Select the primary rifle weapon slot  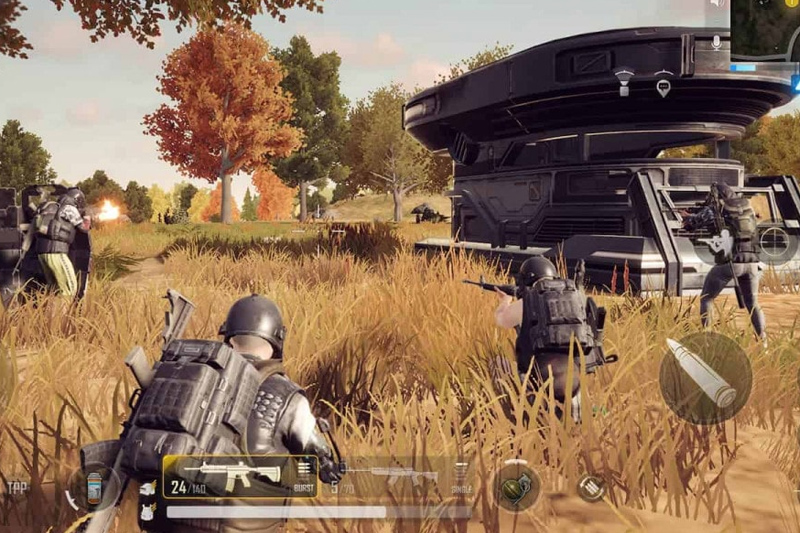click(x=239, y=476)
